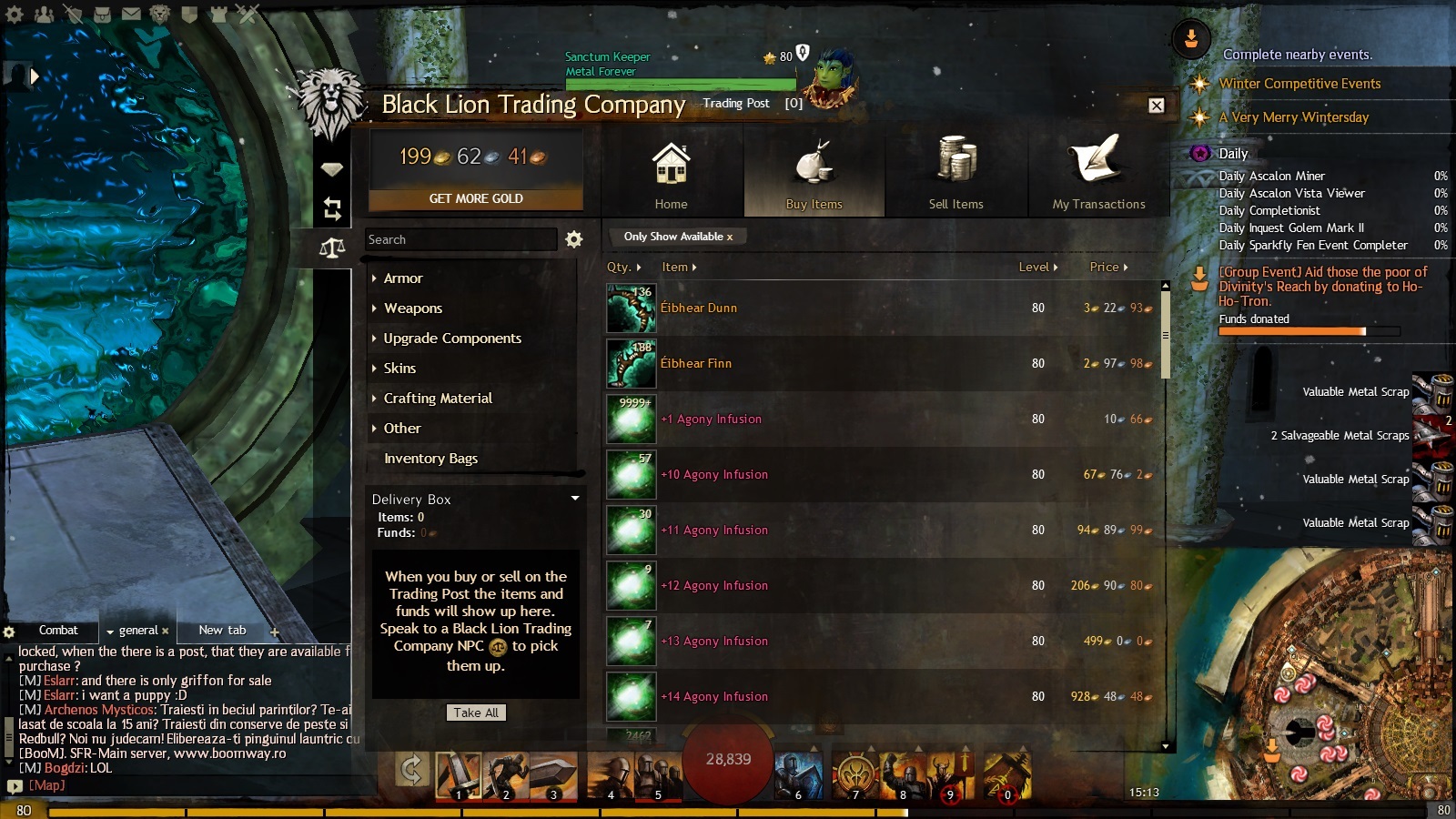Click the GET MORE GOLD button

pos(476,198)
